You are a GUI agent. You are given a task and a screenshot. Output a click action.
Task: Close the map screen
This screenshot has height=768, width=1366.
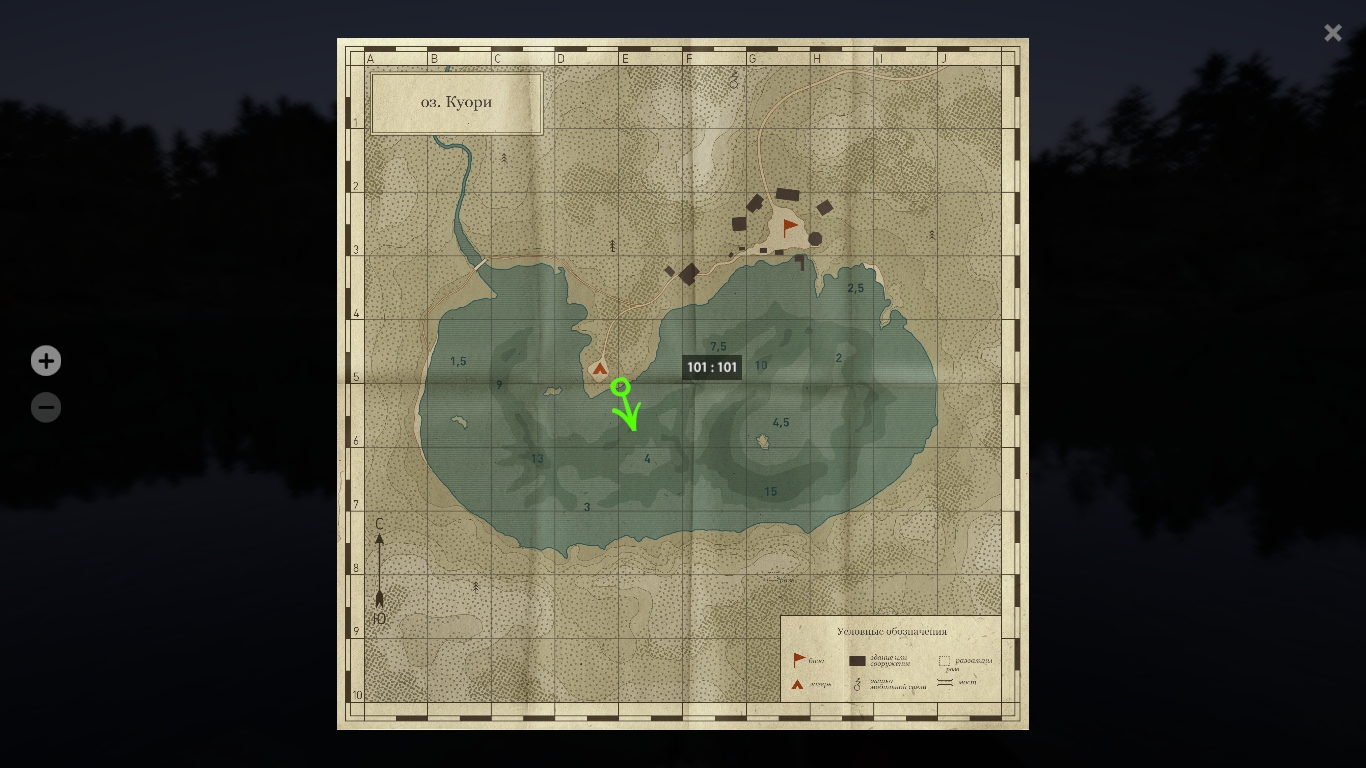[1332, 33]
